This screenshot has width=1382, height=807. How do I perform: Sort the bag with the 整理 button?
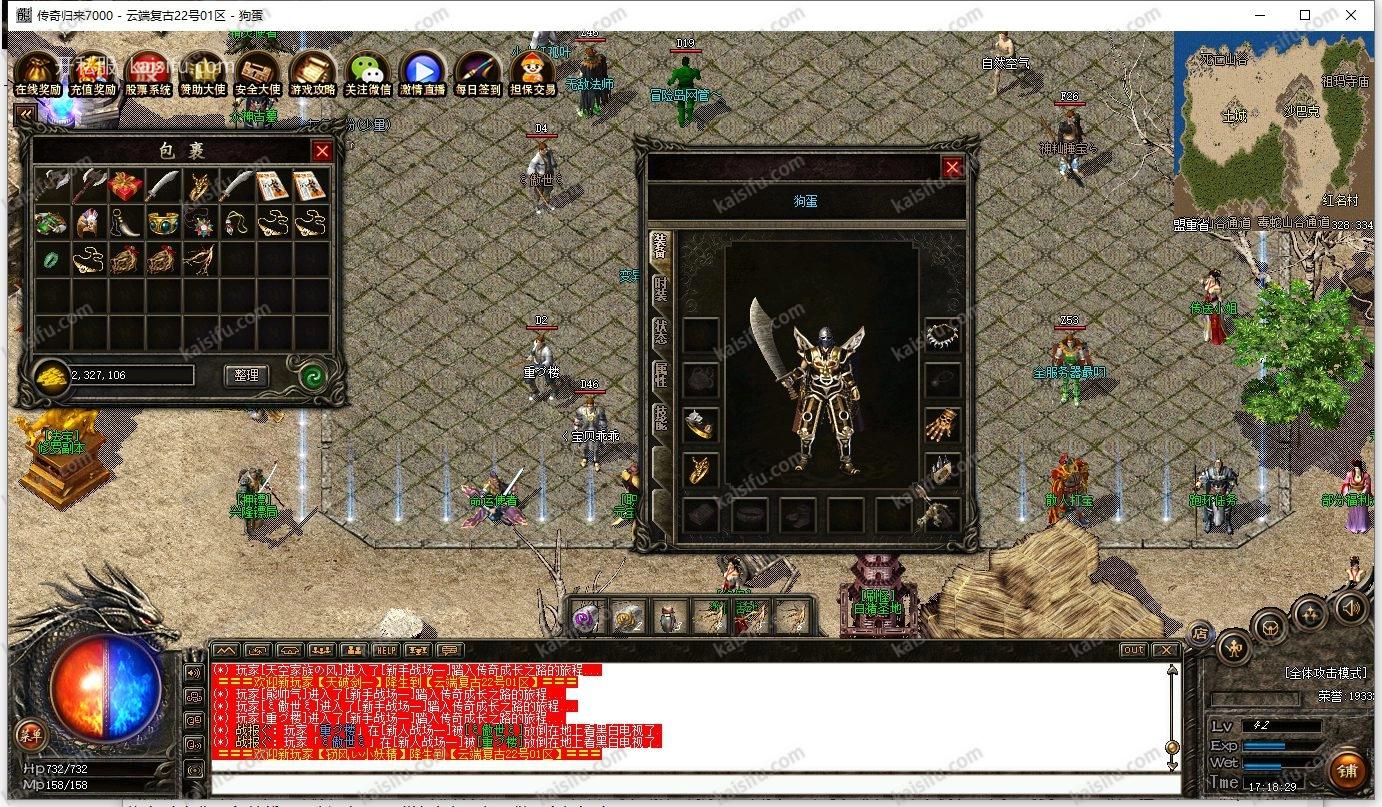(246, 375)
